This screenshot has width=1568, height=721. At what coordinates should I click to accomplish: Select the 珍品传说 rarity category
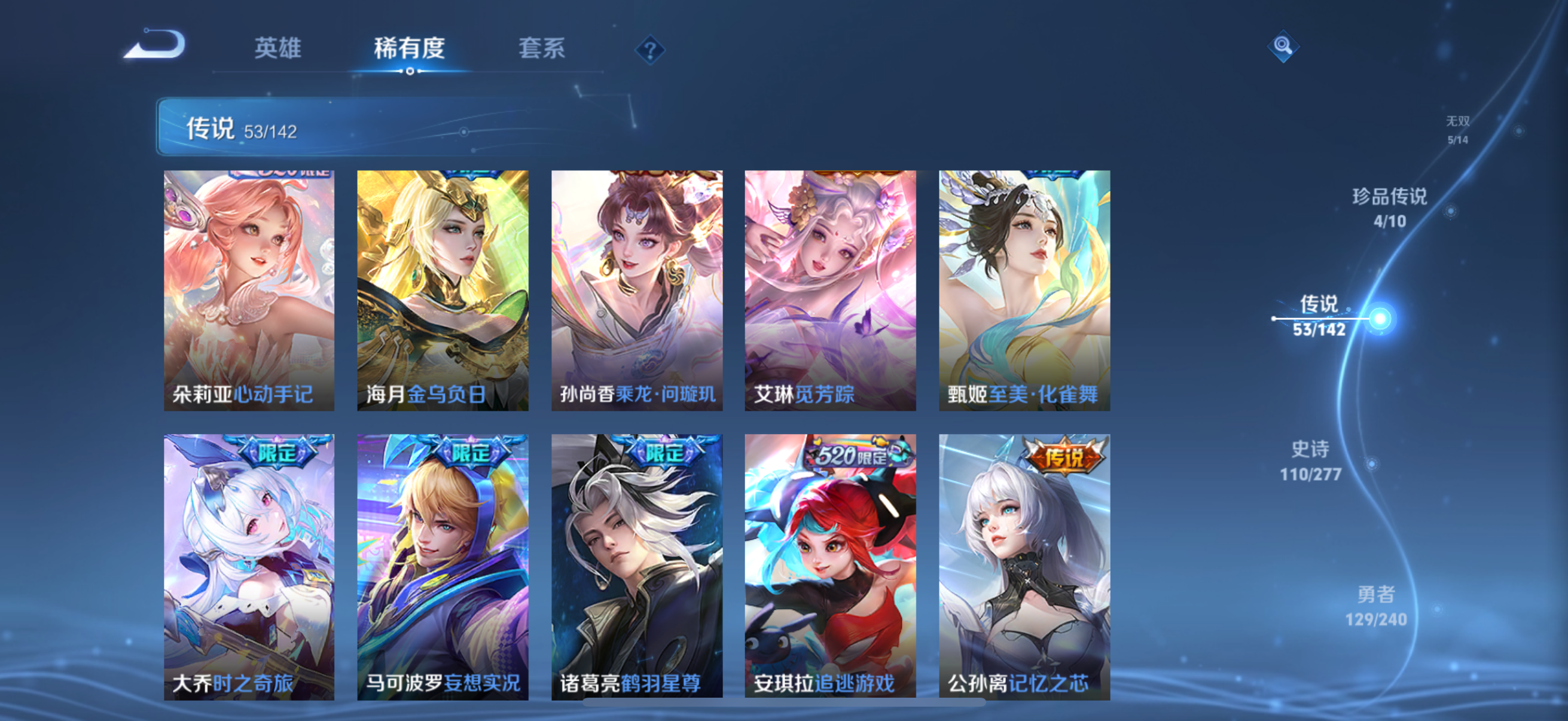(1392, 204)
